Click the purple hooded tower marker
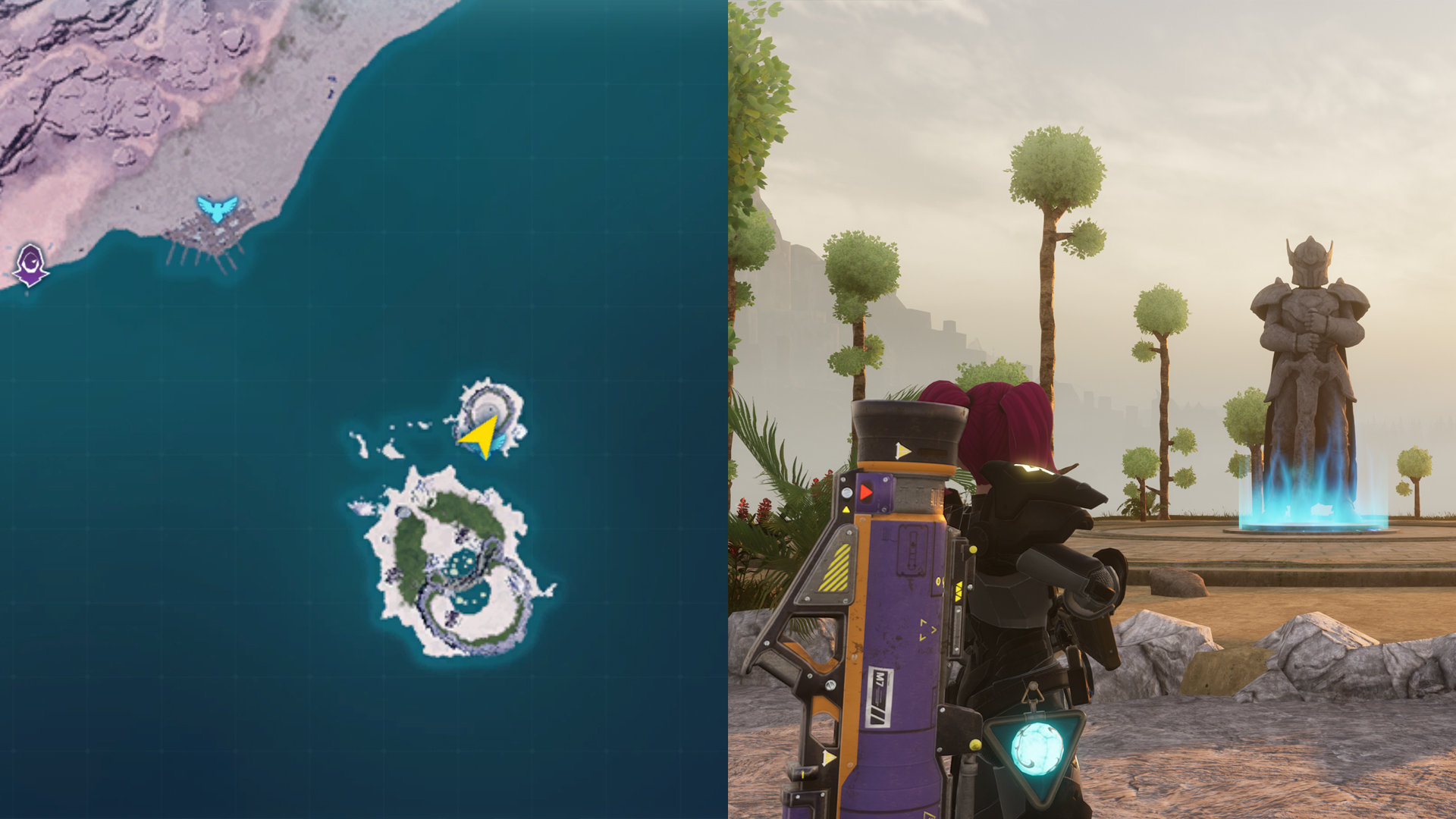The image size is (1456, 819). tap(31, 263)
